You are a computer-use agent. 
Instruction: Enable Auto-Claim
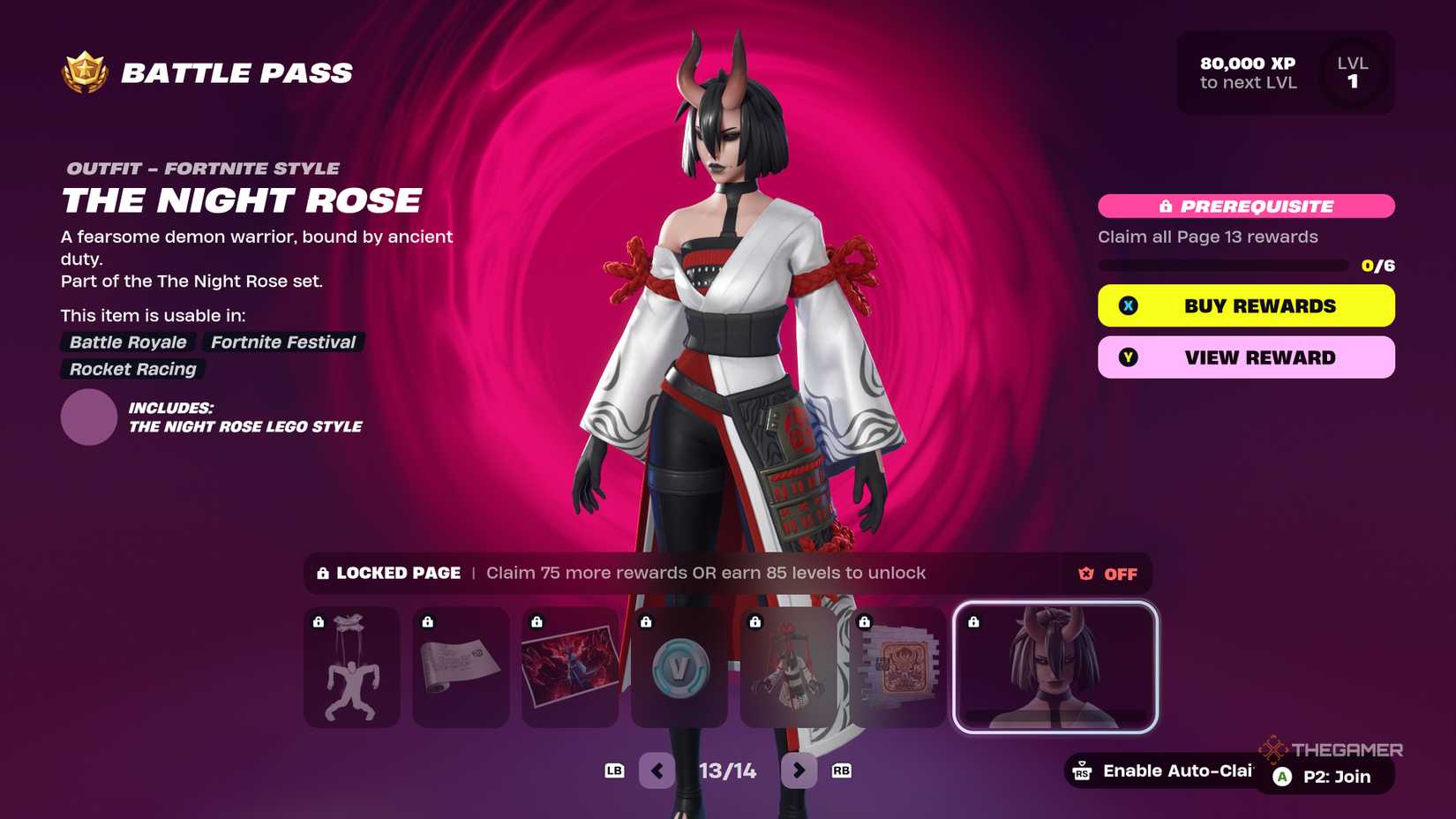(x=1167, y=770)
